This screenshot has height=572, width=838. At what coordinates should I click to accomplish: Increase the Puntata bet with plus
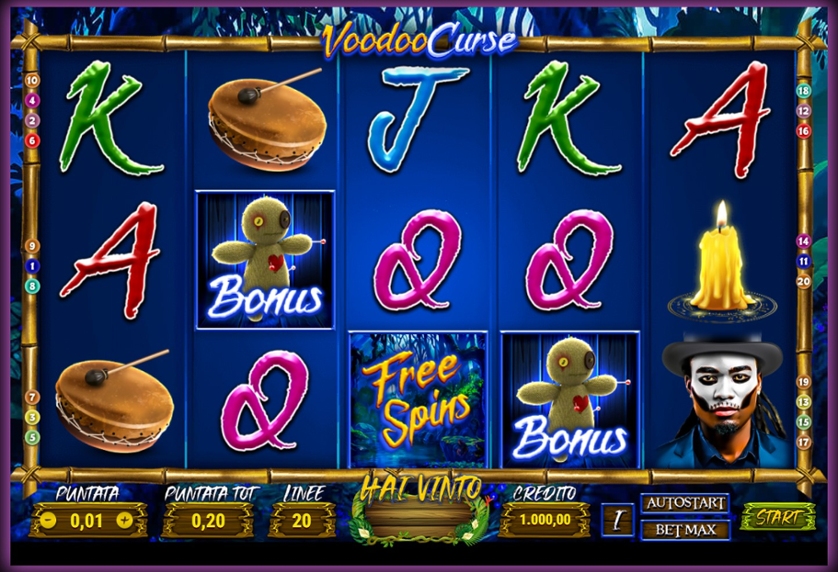(124, 520)
